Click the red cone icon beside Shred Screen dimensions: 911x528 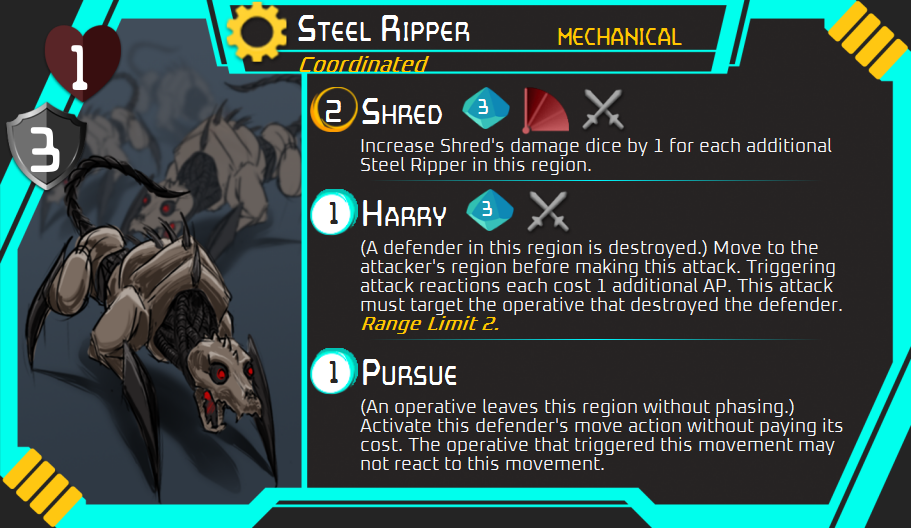coord(546,109)
